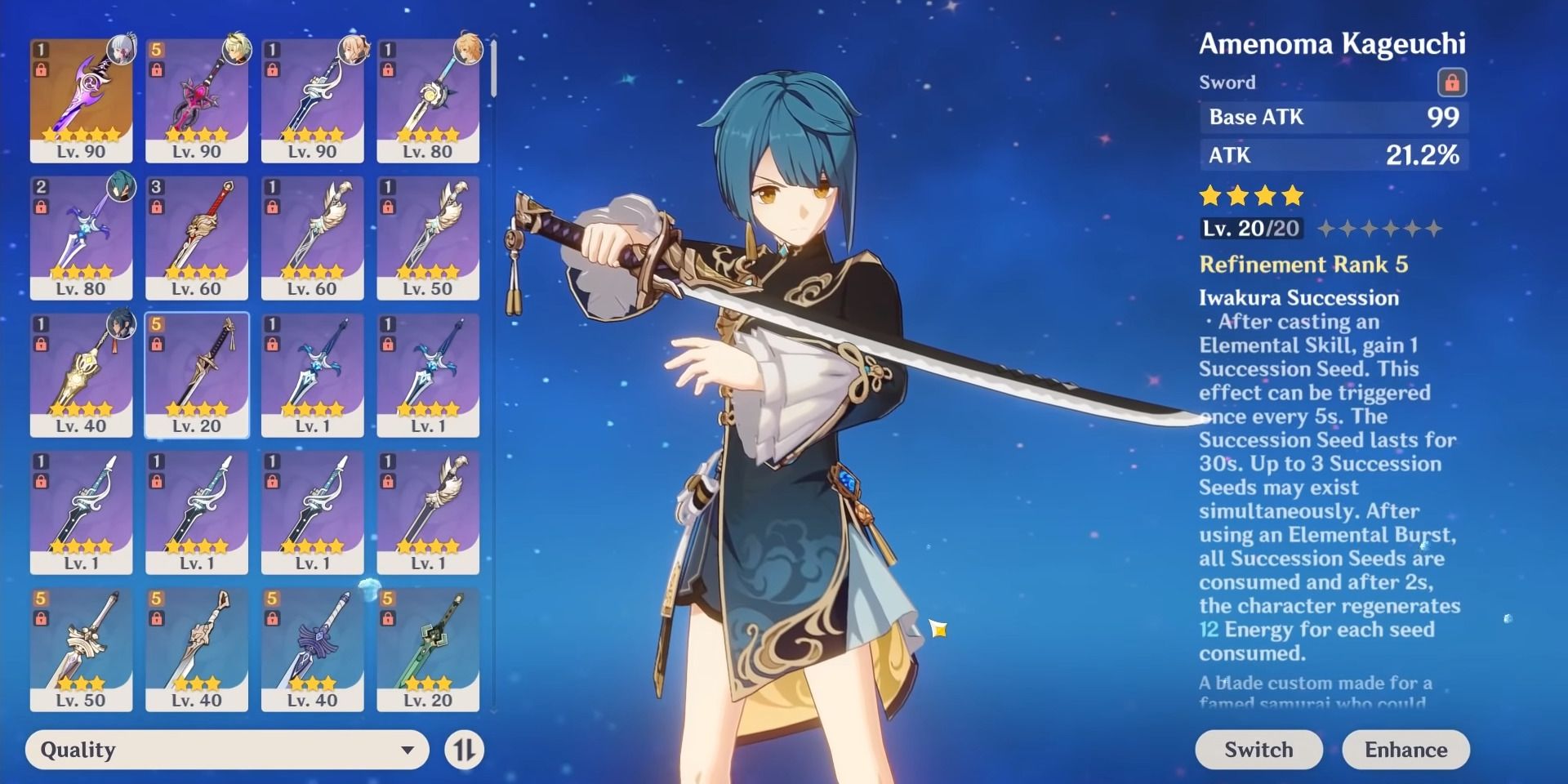Click the Switch button
Viewport: 1568px width, 784px height.
(x=1258, y=750)
